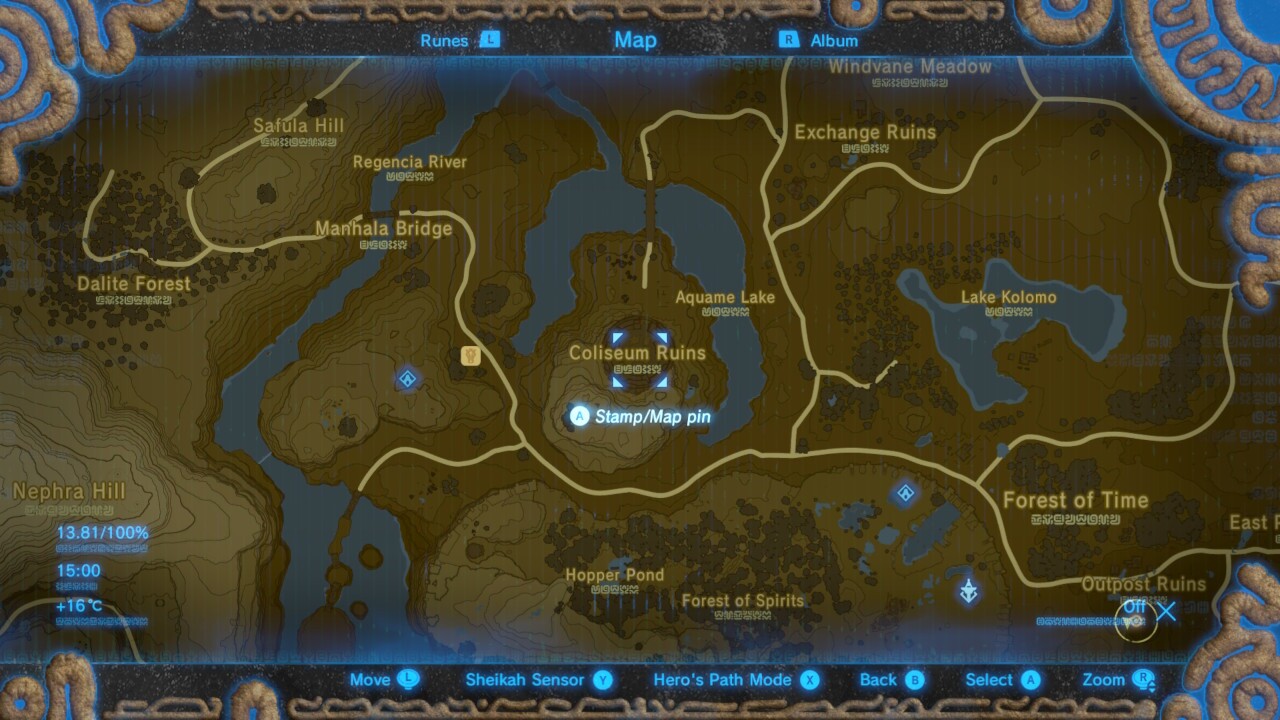Click the right-stick Zoom icon
This screenshot has height=720, width=1280.
tap(1143, 679)
